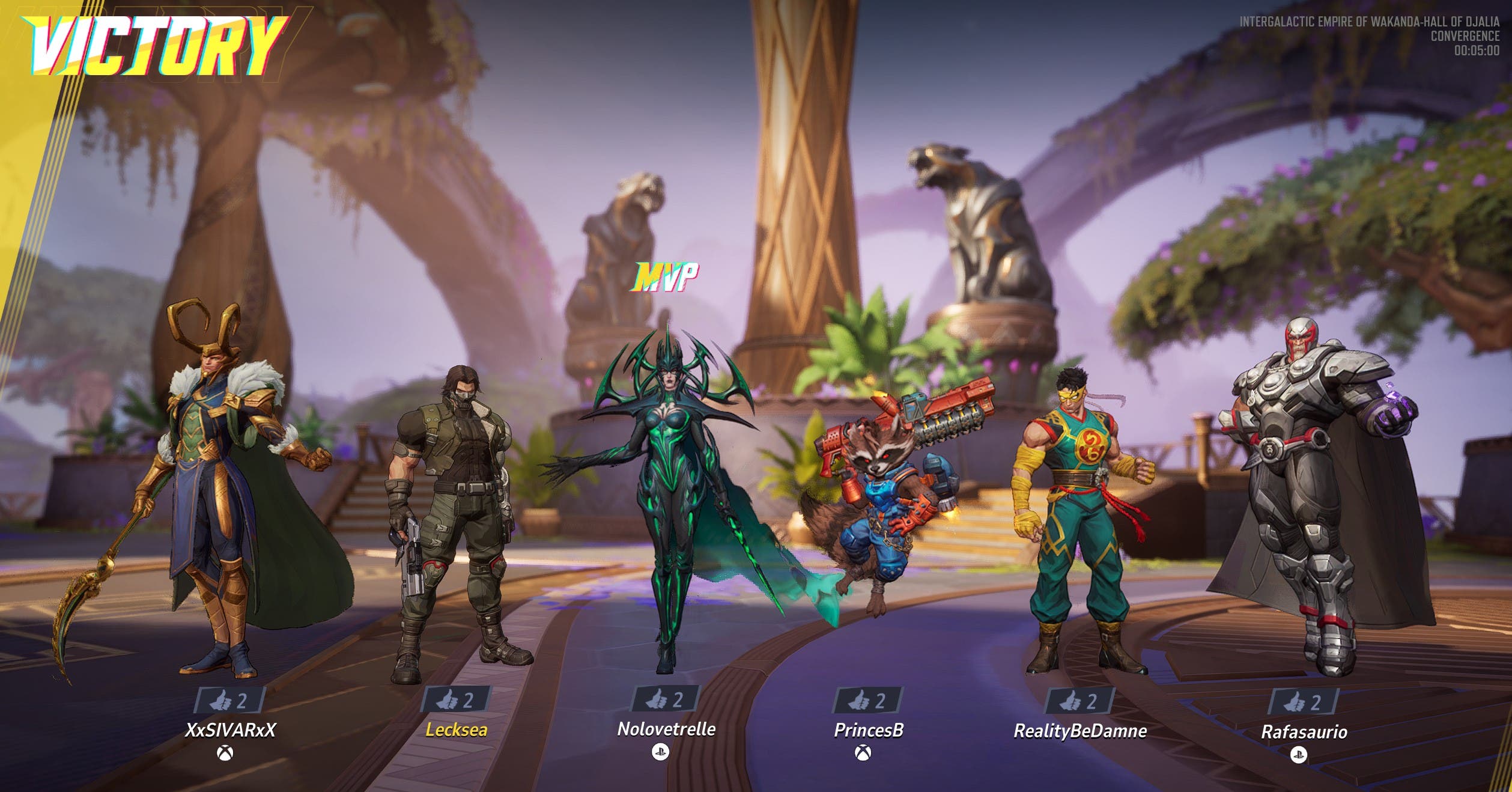This screenshot has width=1512, height=792.
Task: Commend RealityBeDamne with a thumbs-up
Action: click(1079, 701)
